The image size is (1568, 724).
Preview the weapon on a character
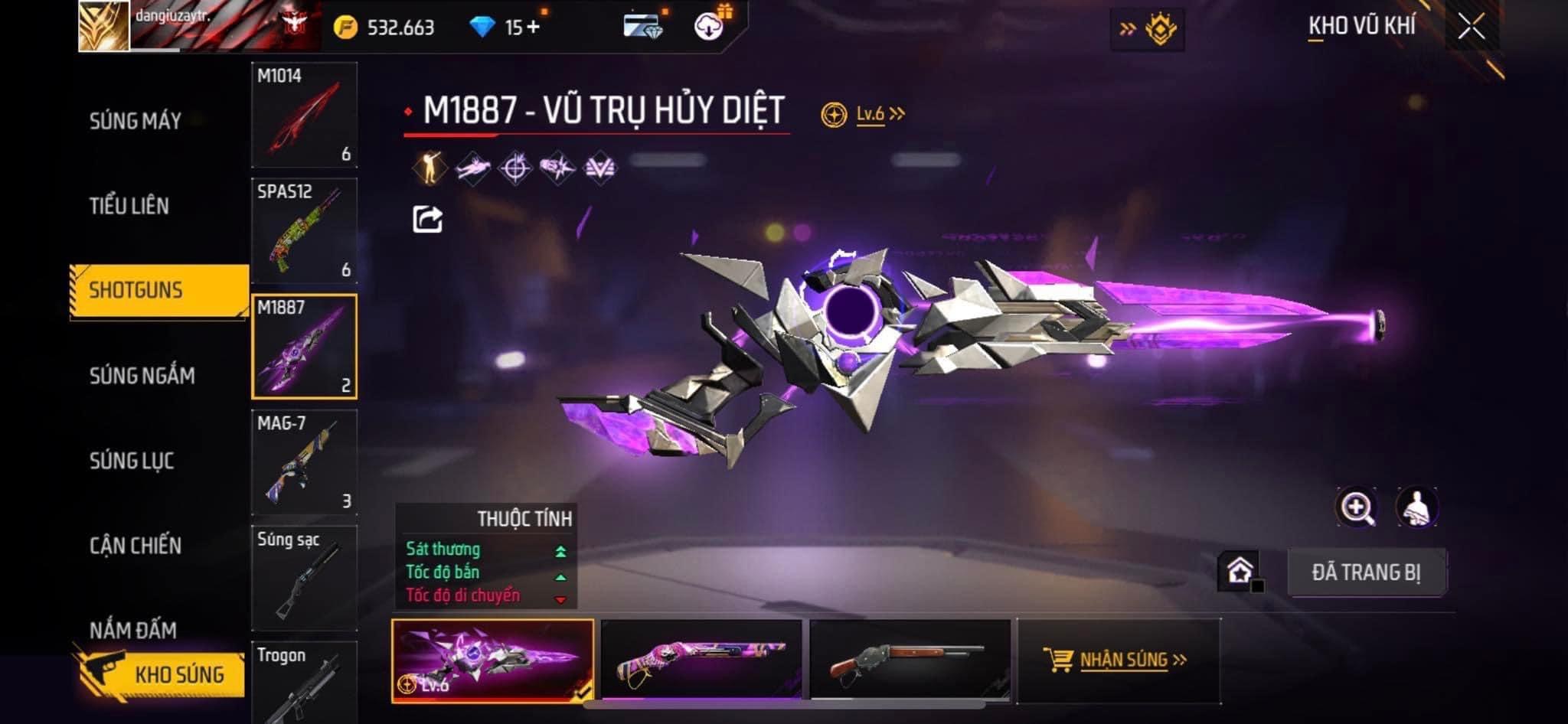pos(1416,507)
